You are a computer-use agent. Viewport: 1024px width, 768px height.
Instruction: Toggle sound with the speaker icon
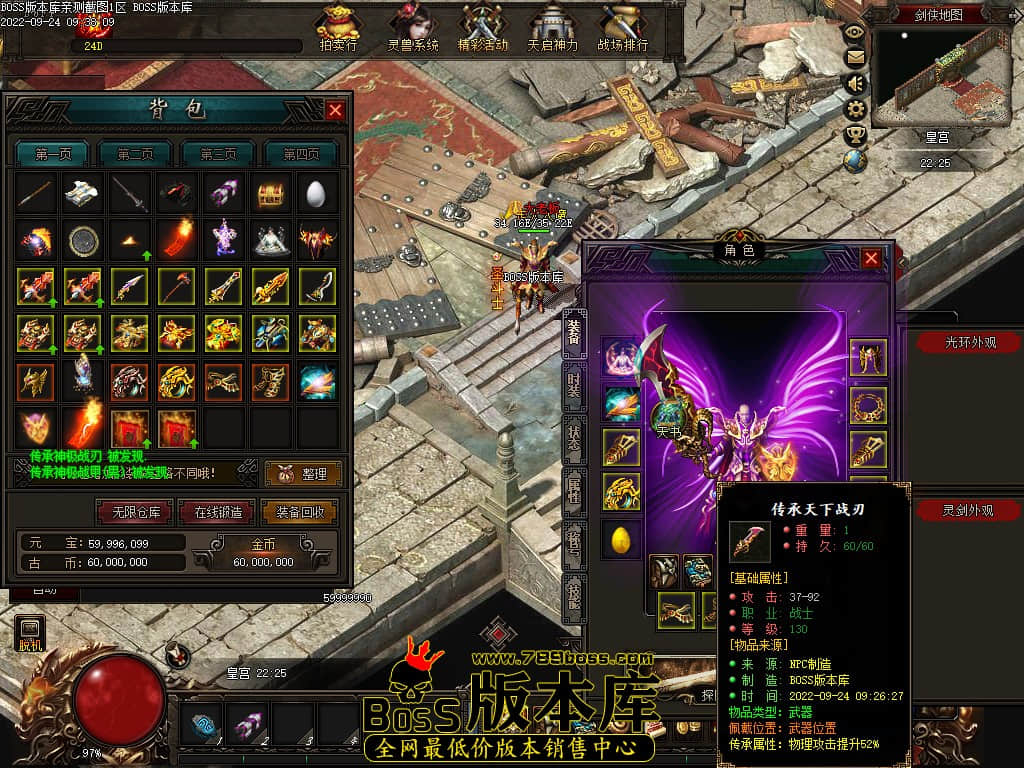855,83
